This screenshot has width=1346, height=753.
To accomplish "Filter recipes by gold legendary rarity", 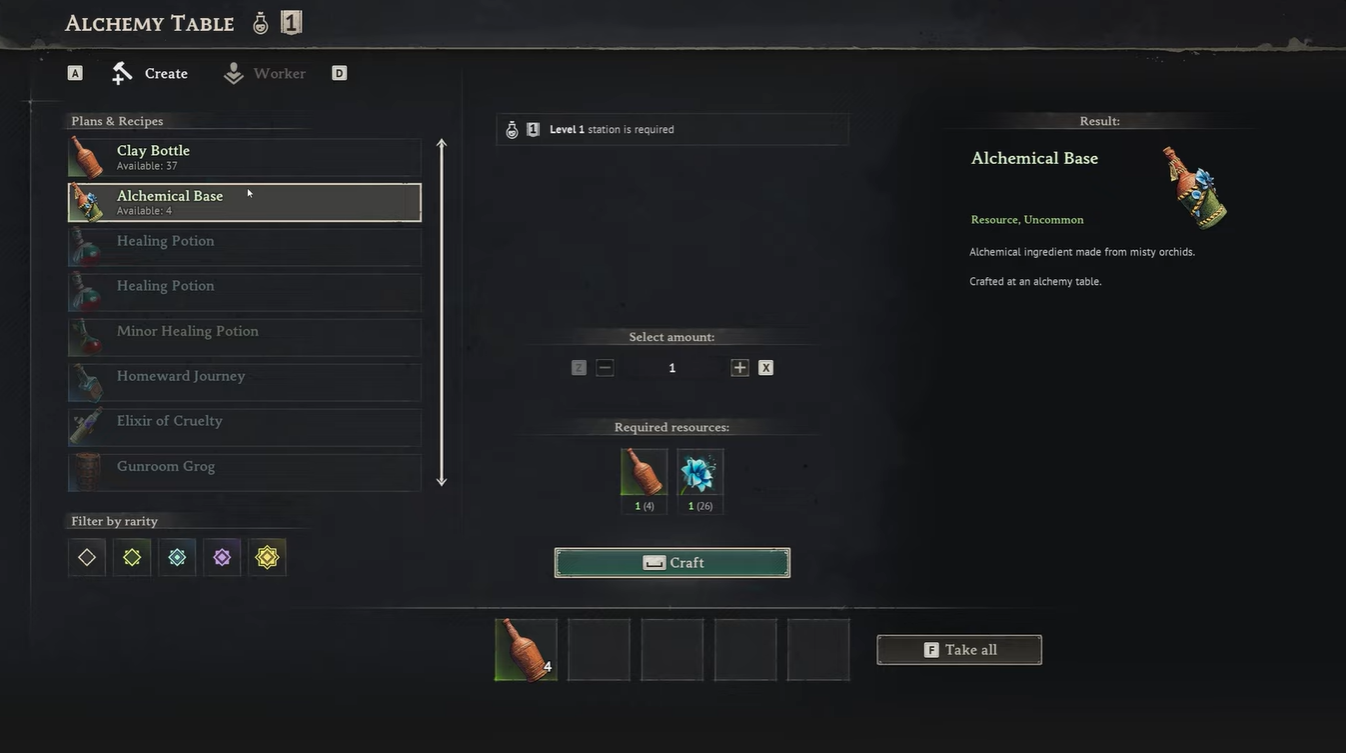I will click(x=267, y=557).
